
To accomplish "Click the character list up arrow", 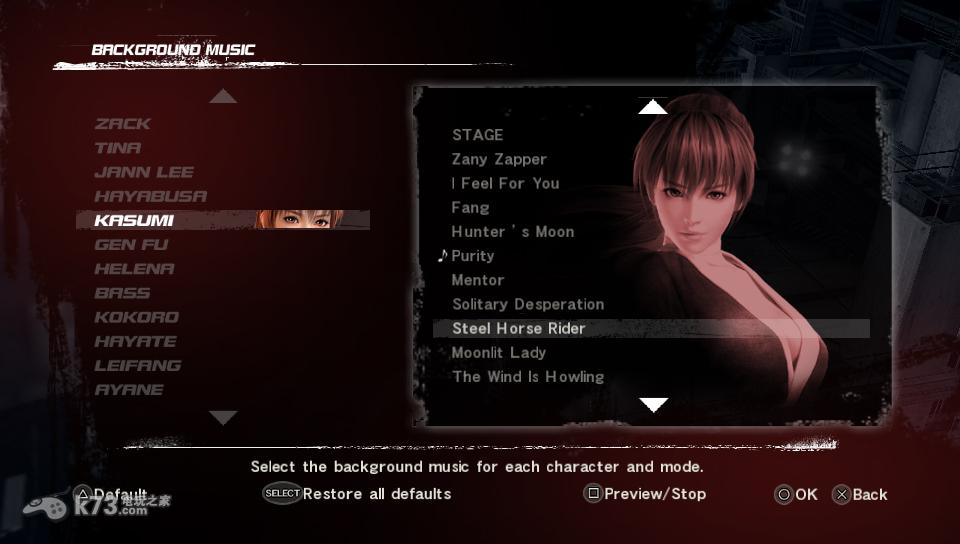I will click(223, 97).
